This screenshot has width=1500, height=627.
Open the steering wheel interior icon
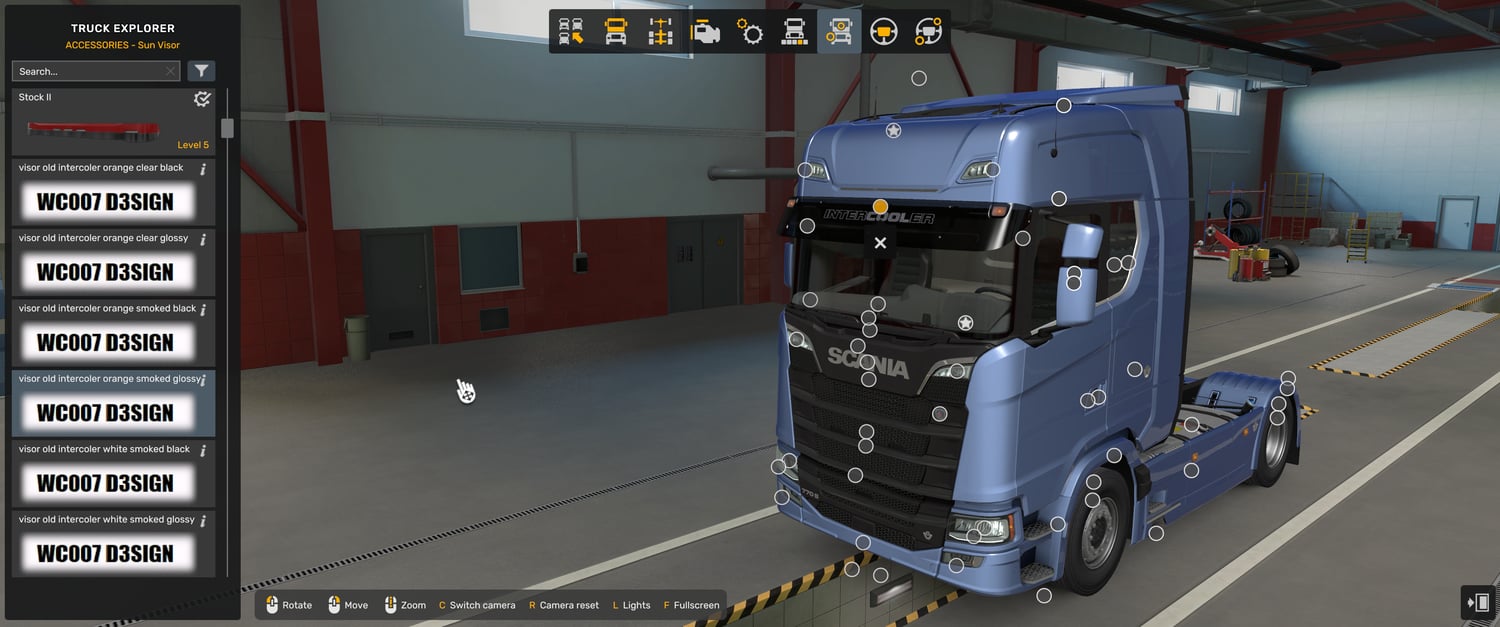tap(883, 32)
